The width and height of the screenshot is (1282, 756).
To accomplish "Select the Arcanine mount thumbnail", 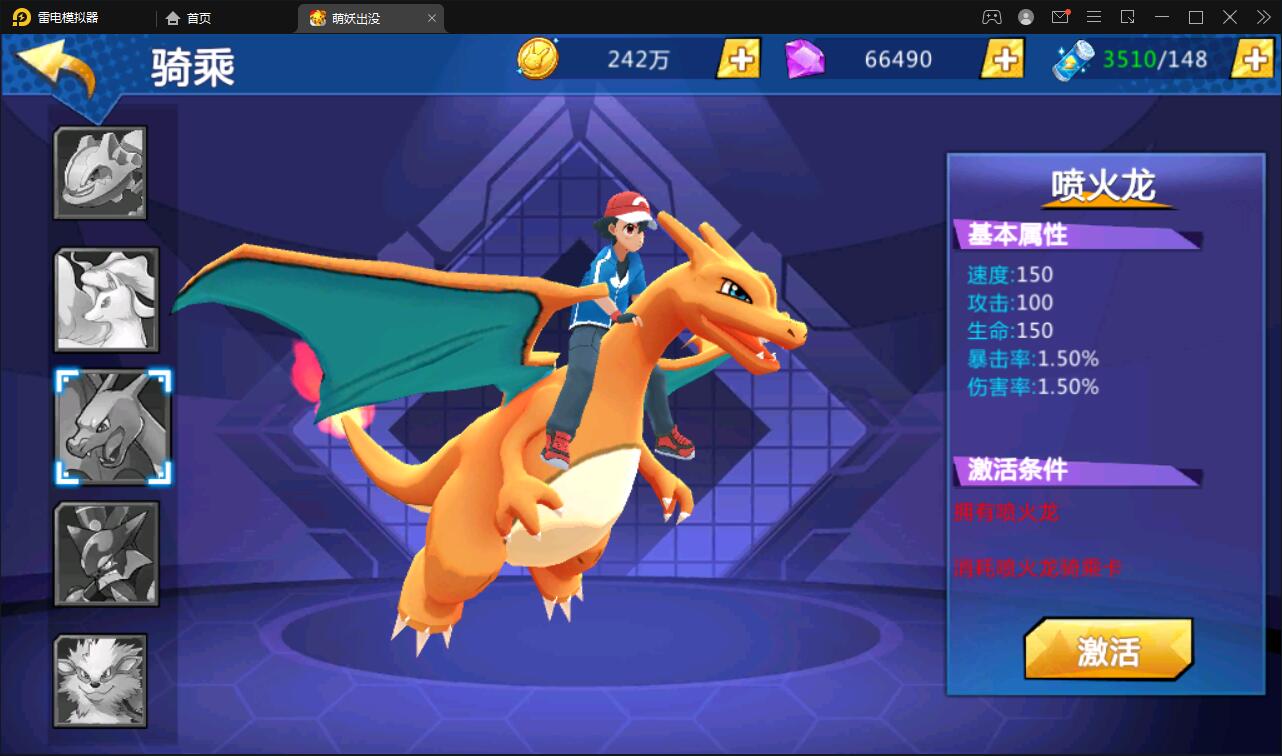I will point(100,680).
